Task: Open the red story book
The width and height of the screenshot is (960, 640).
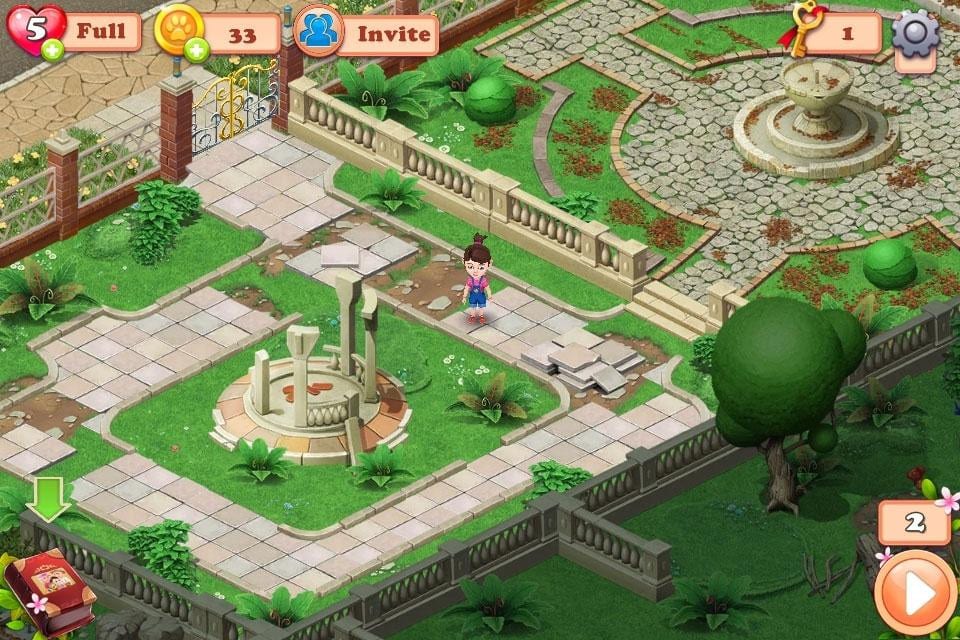Action: pyautogui.click(x=48, y=595)
